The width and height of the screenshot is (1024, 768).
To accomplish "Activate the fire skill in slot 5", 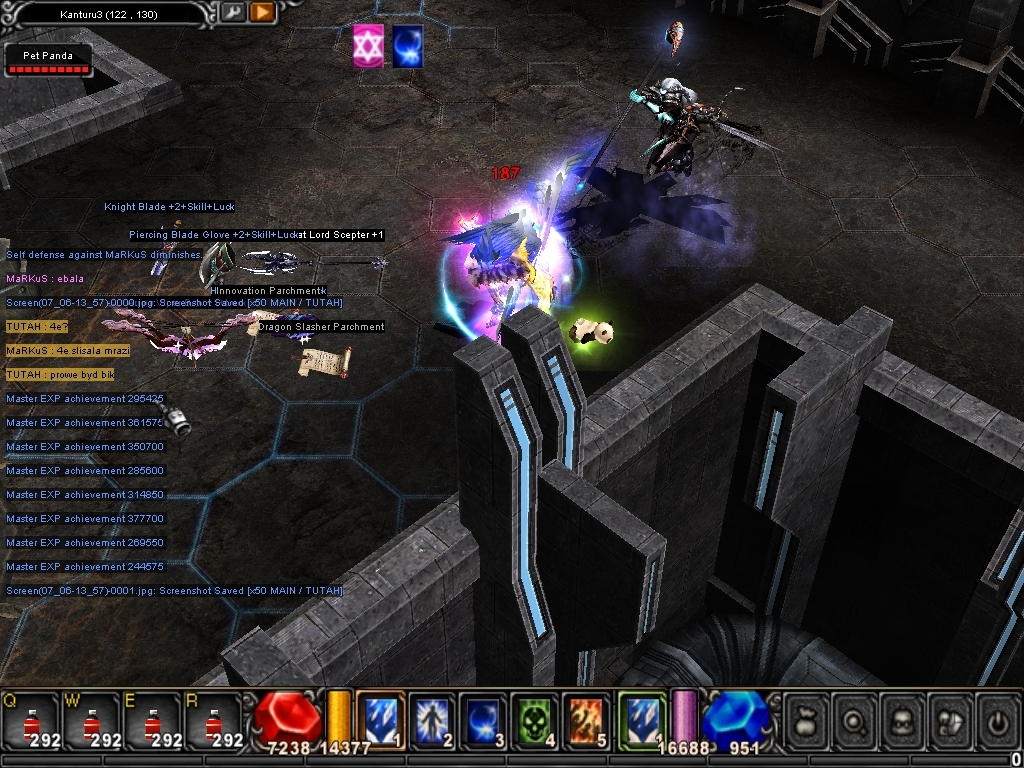I will (586, 720).
